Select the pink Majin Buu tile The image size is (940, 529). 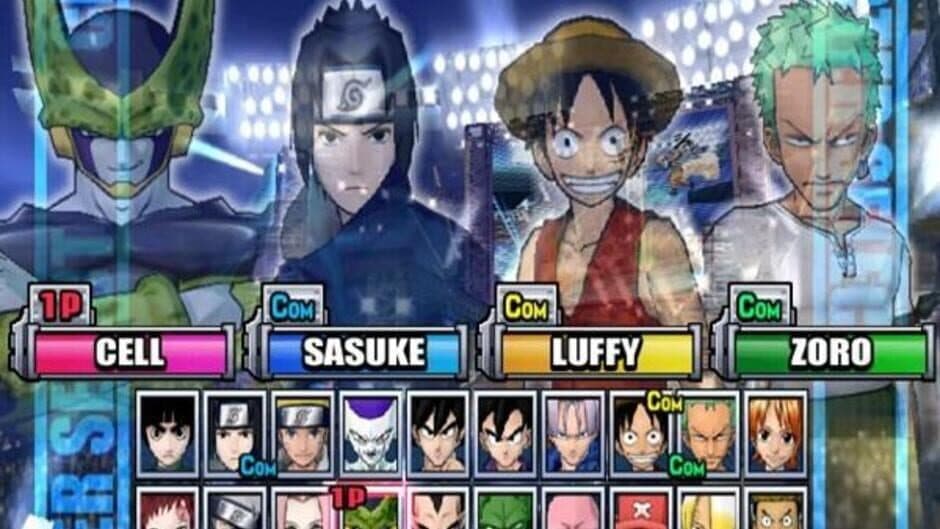coord(574,510)
